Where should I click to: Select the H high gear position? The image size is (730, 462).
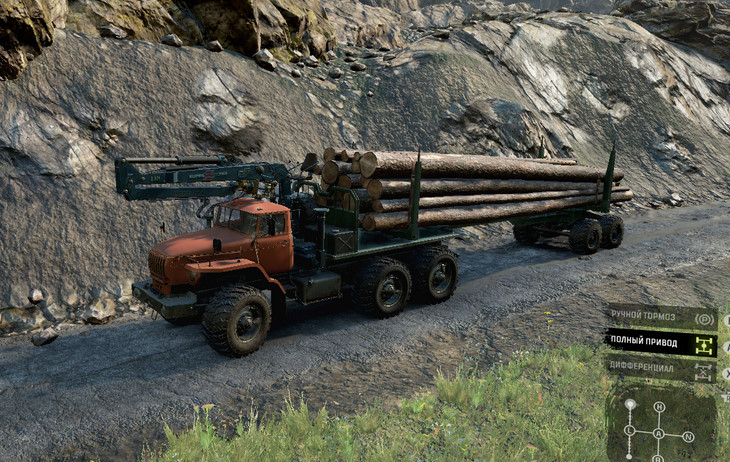point(659,407)
